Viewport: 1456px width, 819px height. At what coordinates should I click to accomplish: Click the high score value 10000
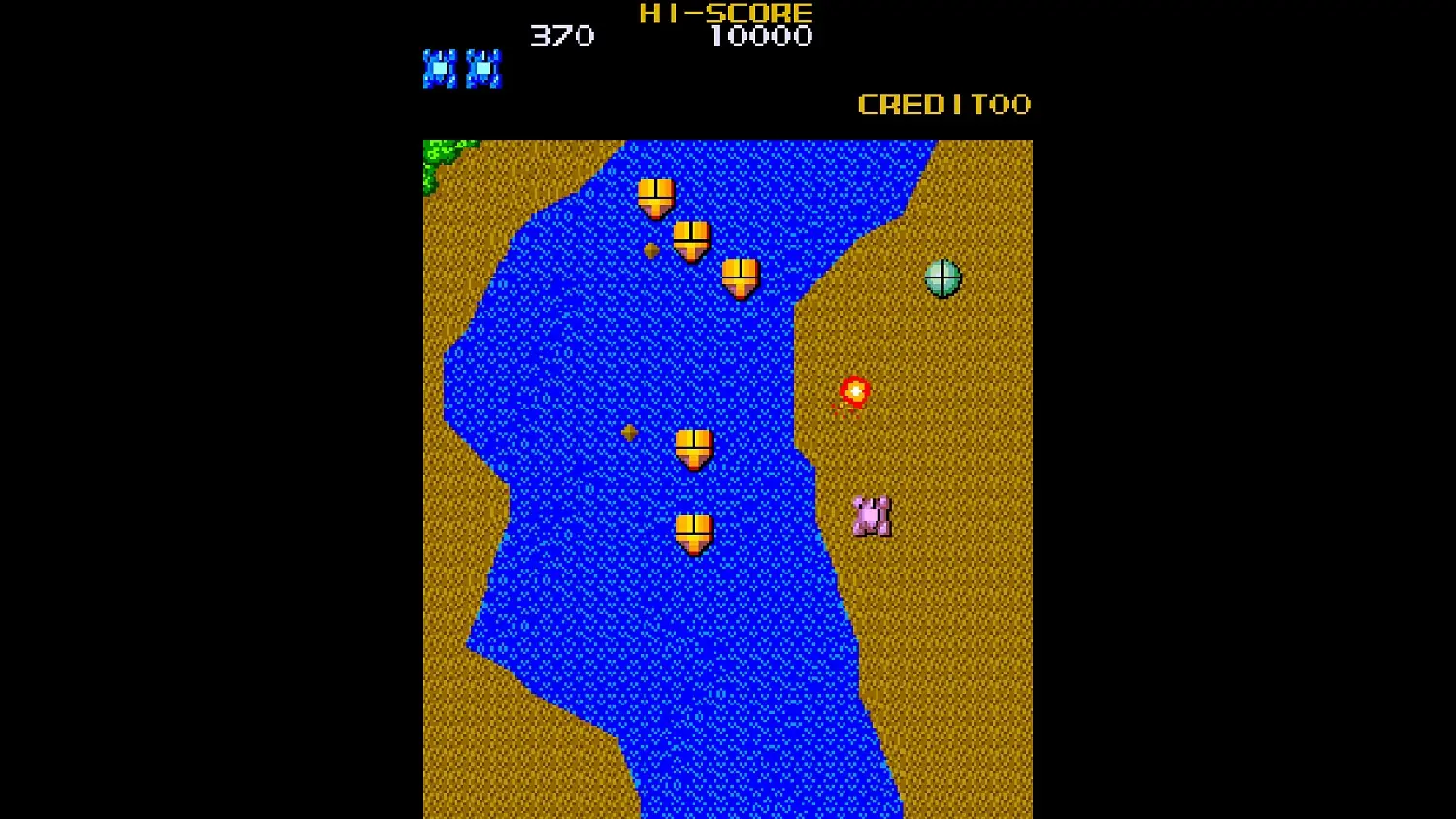pyautogui.click(x=763, y=37)
